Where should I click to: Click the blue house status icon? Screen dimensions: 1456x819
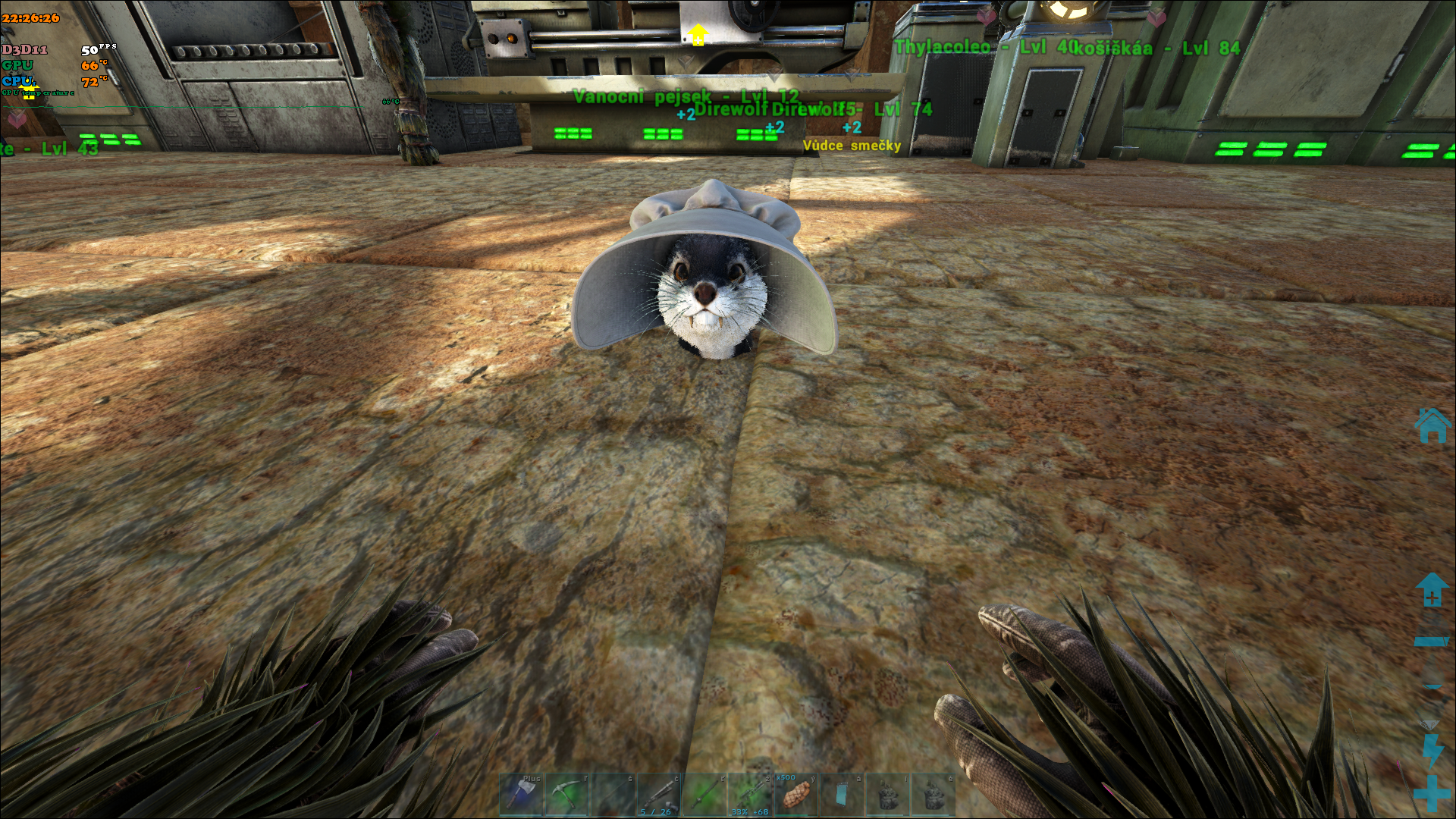[1432, 425]
